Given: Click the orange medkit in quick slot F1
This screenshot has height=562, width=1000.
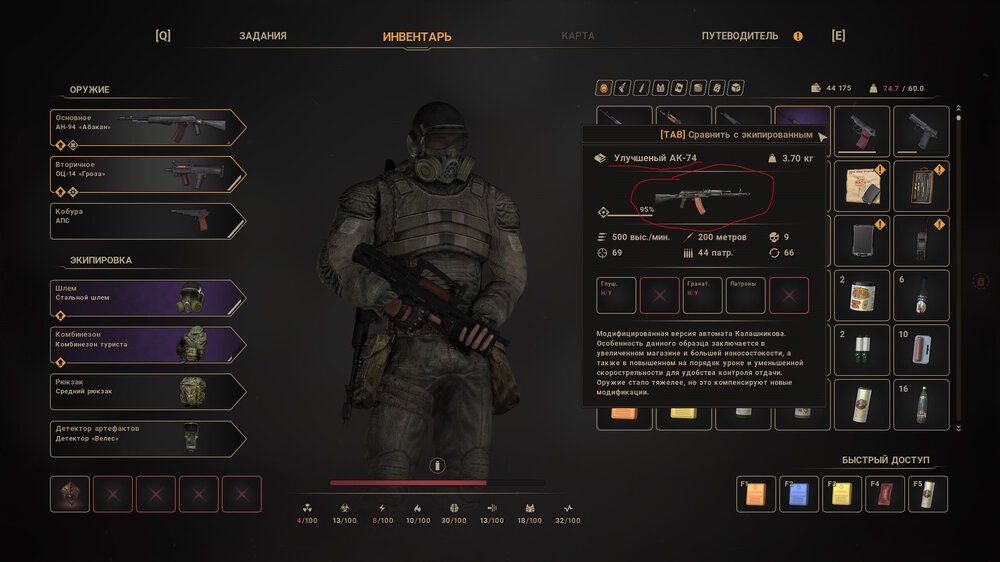Looking at the screenshot, I should tap(756, 494).
